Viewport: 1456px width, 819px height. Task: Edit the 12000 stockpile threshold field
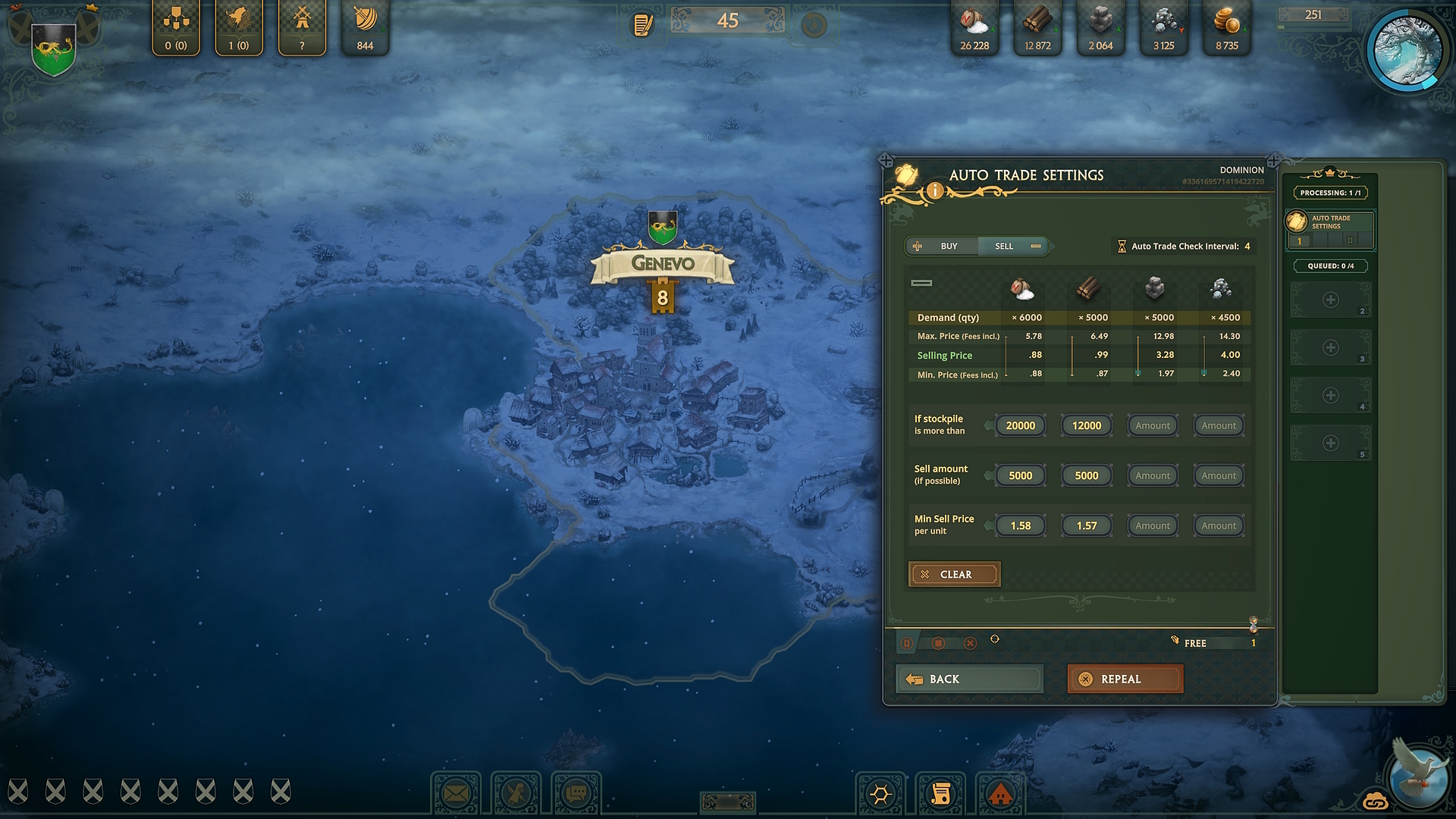click(1086, 425)
